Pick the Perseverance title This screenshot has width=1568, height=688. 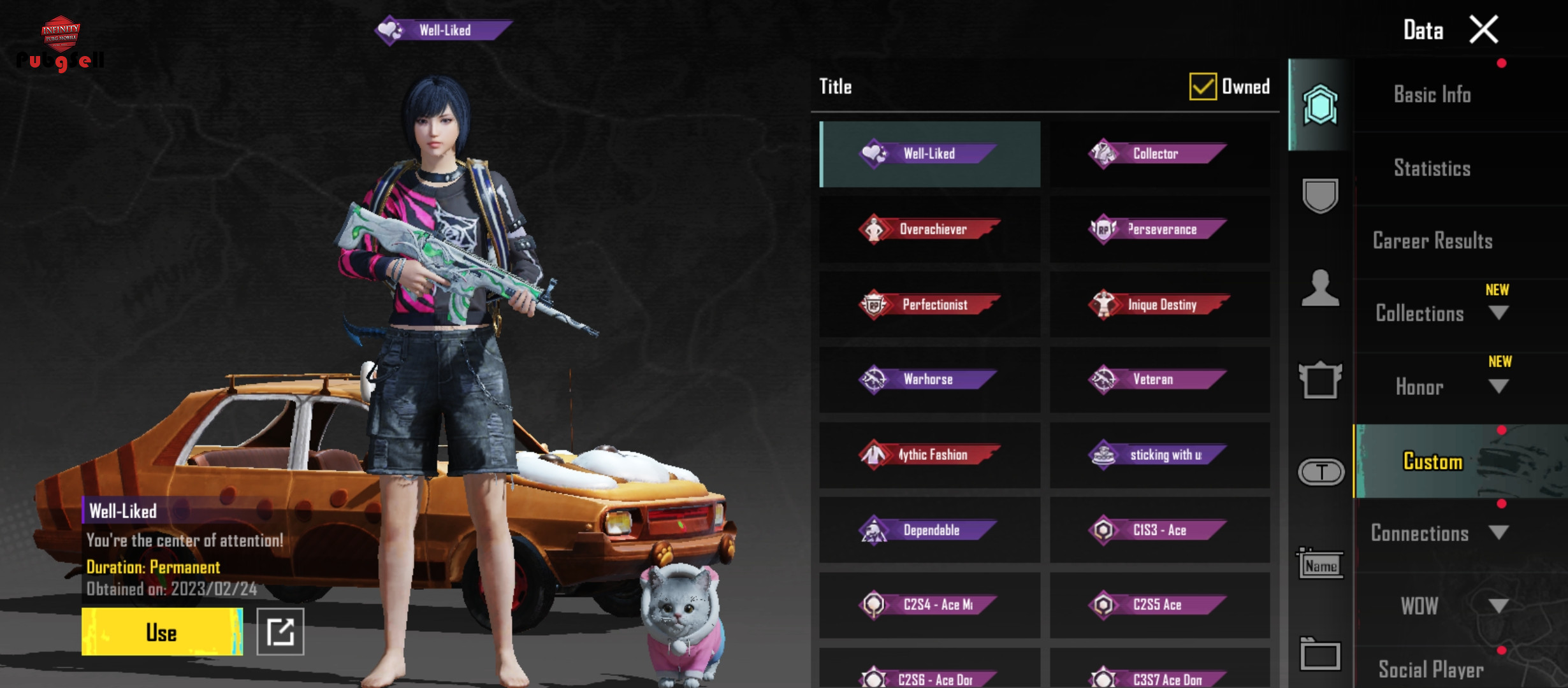click(1159, 229)
